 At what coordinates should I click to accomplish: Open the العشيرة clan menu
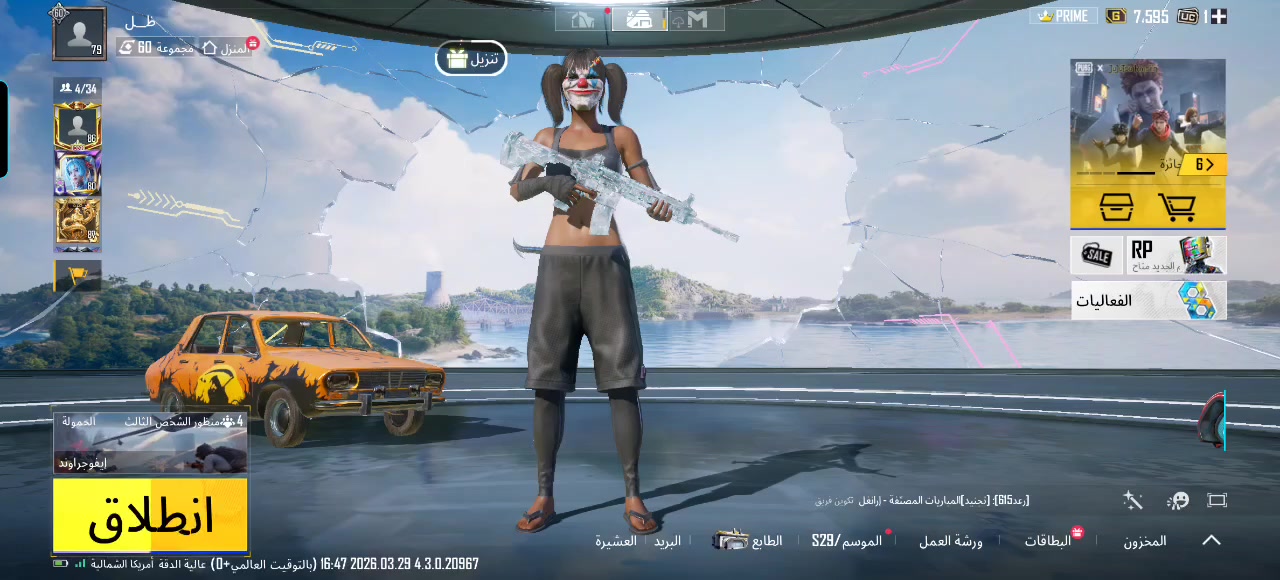point(616,541)
